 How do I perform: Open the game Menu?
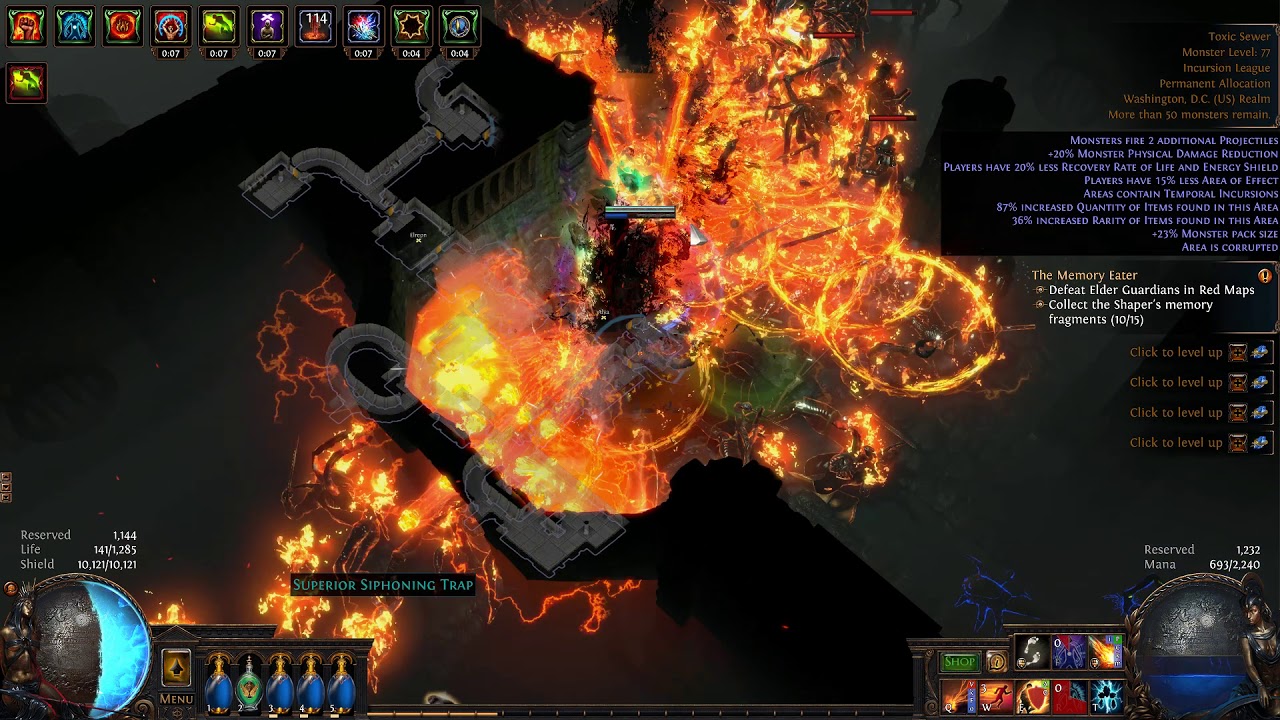[x=176, y=699]
